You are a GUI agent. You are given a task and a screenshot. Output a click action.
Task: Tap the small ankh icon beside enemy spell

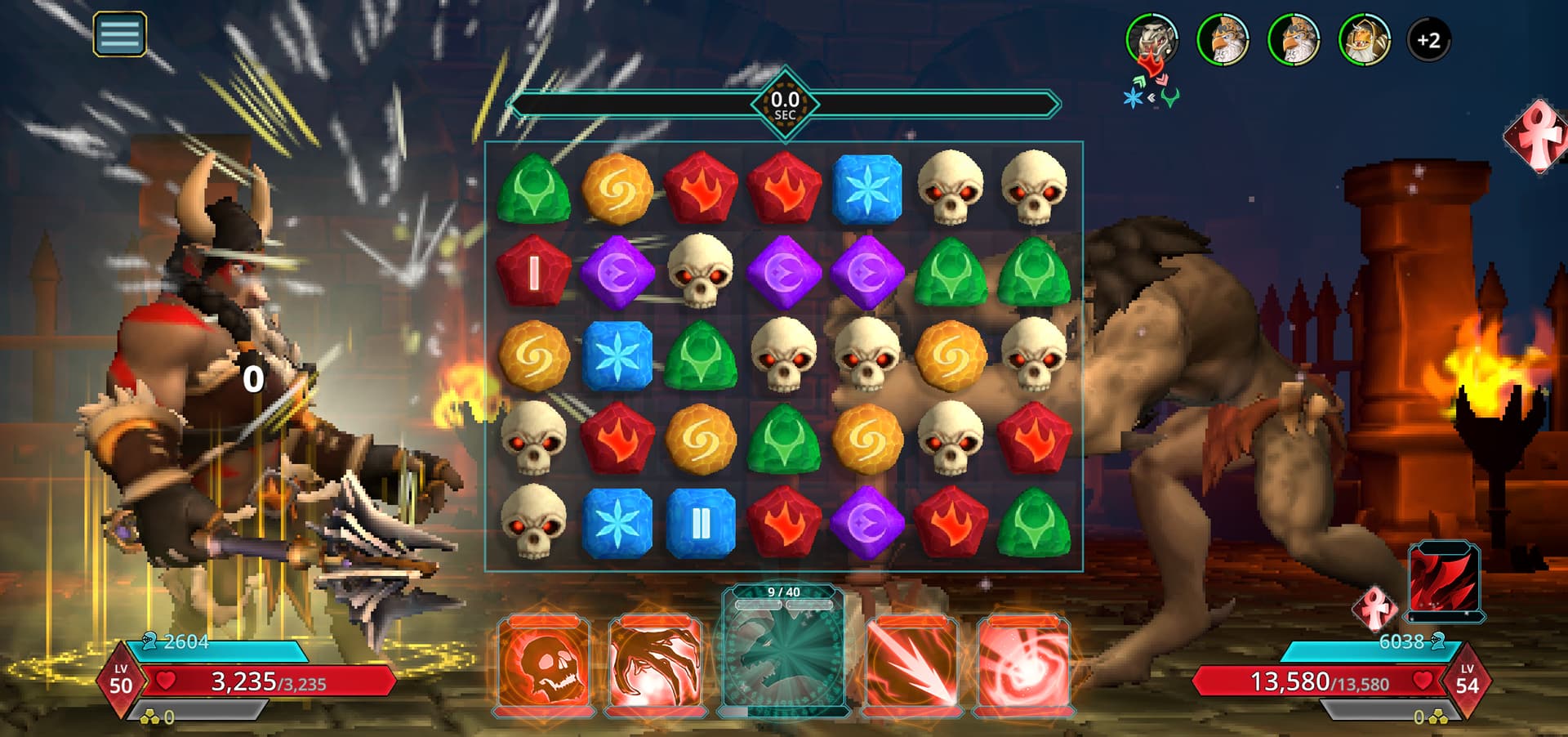pyautogui.click(x=1375, y=609)
